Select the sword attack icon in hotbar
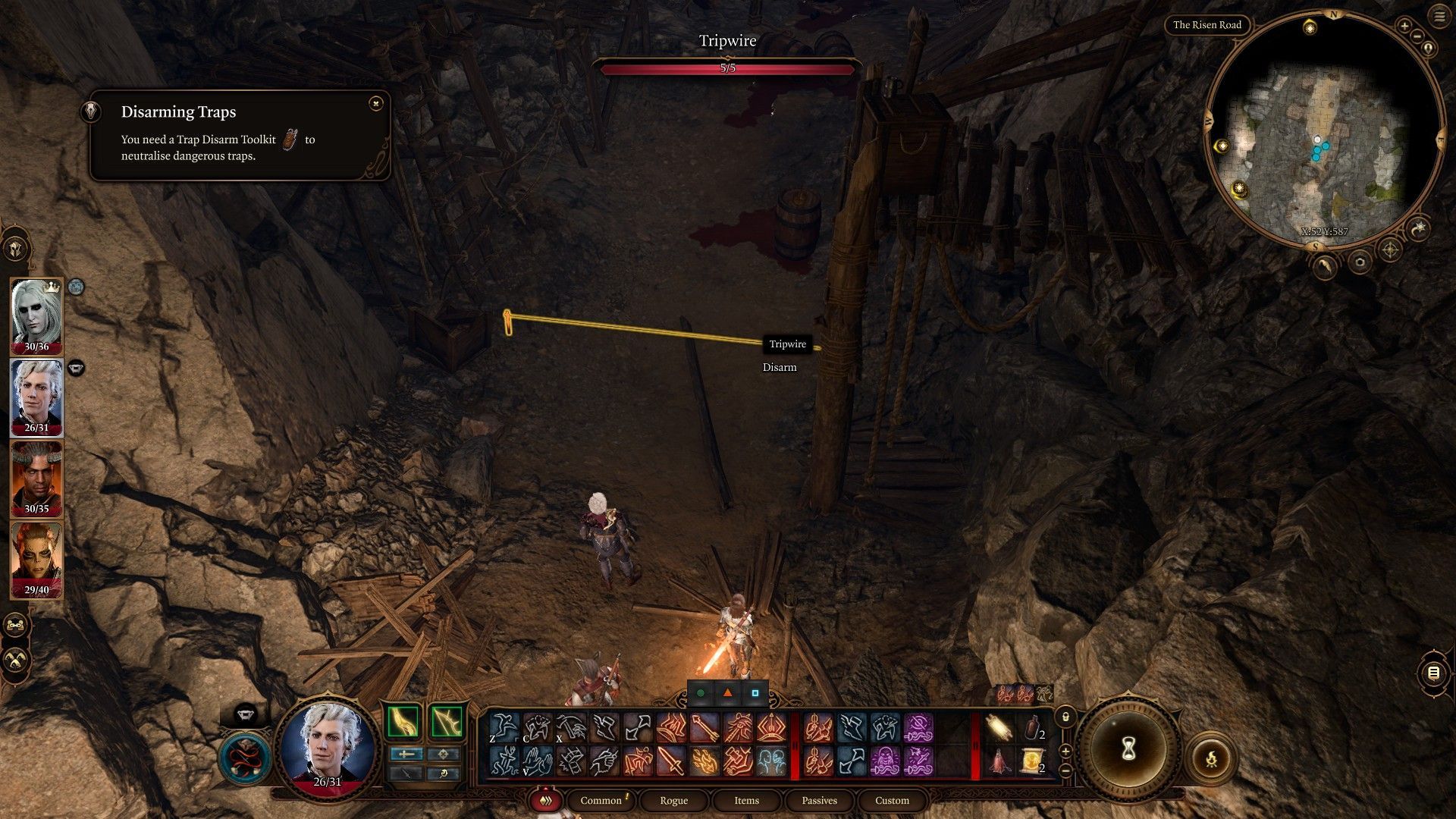This screenshot has width=1456, height=819. point(671,761)
